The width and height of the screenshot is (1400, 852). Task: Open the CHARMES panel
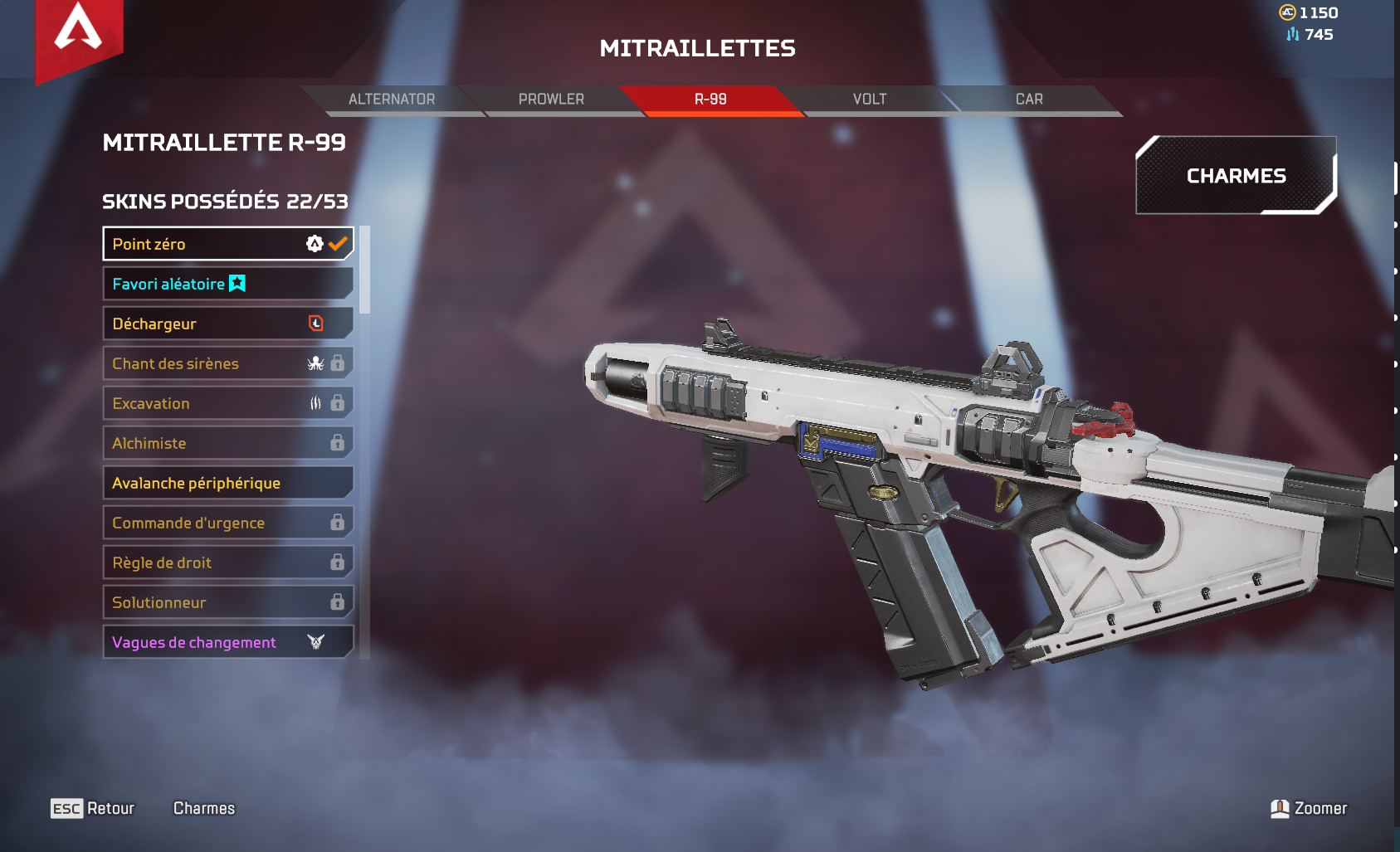coord(1235,175)
